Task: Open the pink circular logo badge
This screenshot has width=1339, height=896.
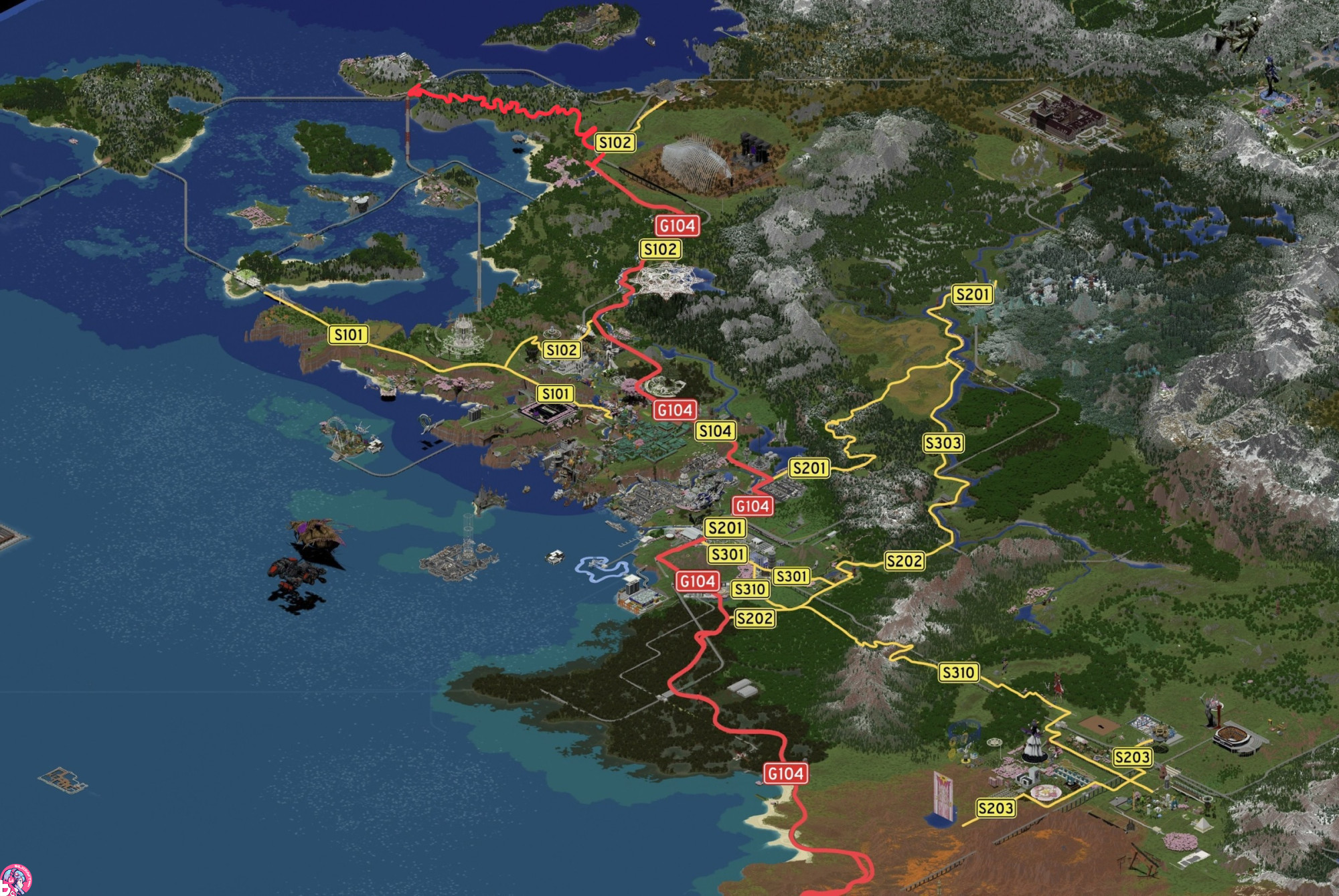Action: (15, 879)
